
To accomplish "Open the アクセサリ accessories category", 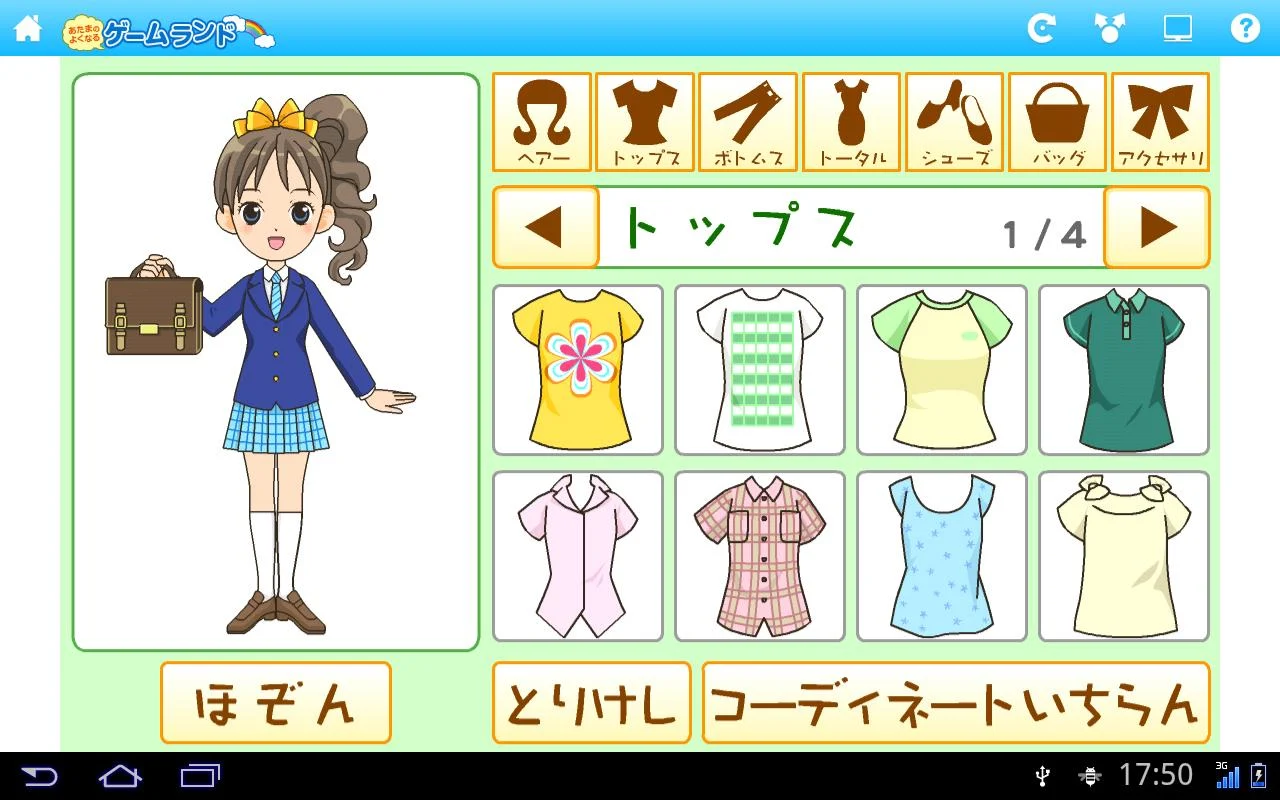I will pos(1158,120).
